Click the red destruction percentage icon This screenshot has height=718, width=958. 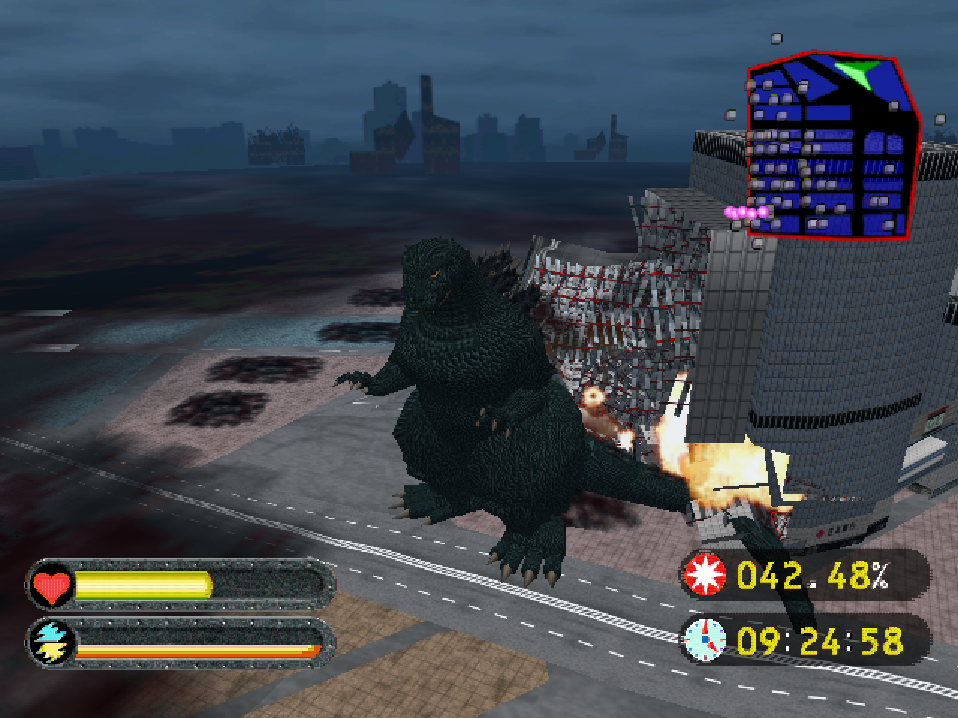click(704, 575)
